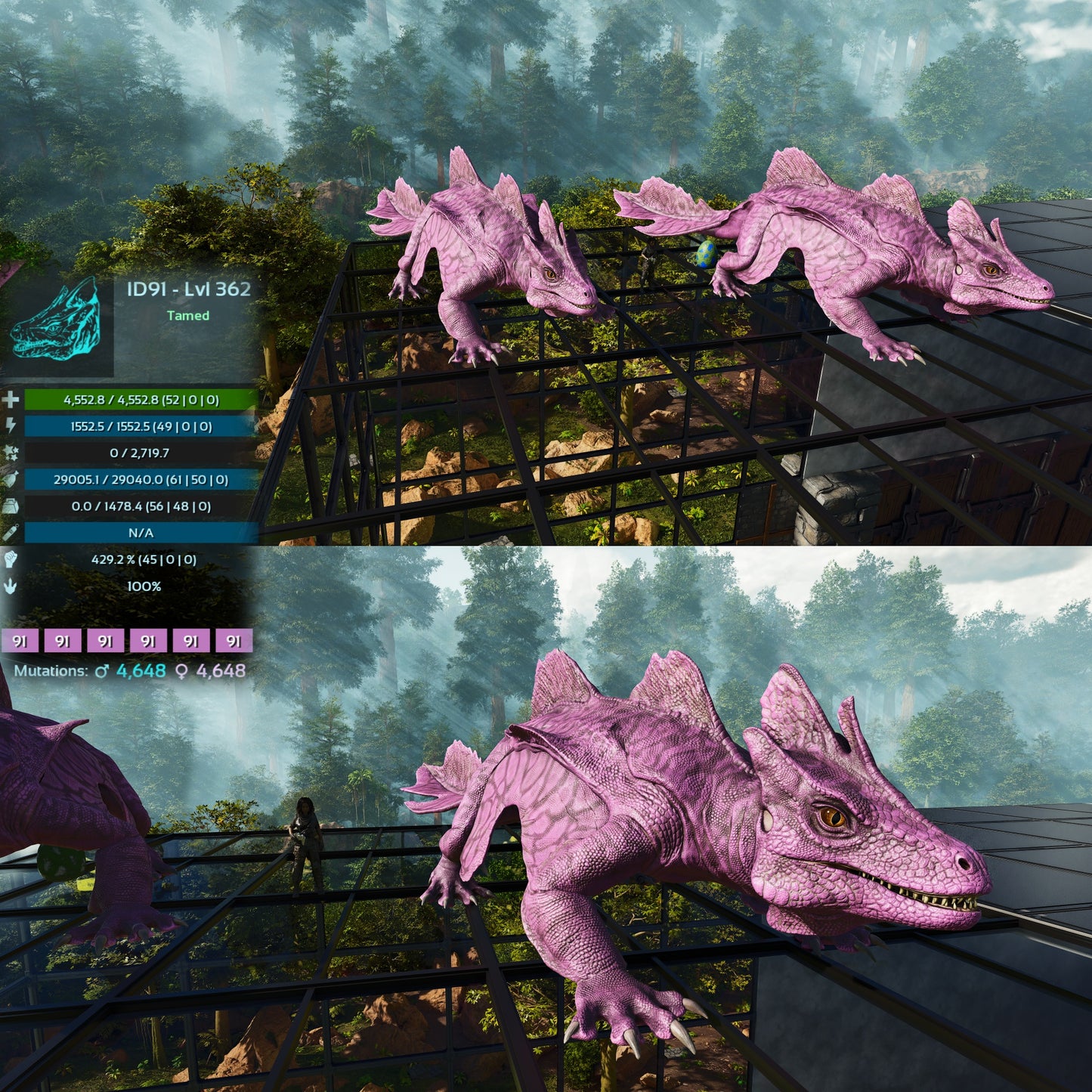Click the movement speed footprint icon

pyautogui.click(x=11, y=586)
